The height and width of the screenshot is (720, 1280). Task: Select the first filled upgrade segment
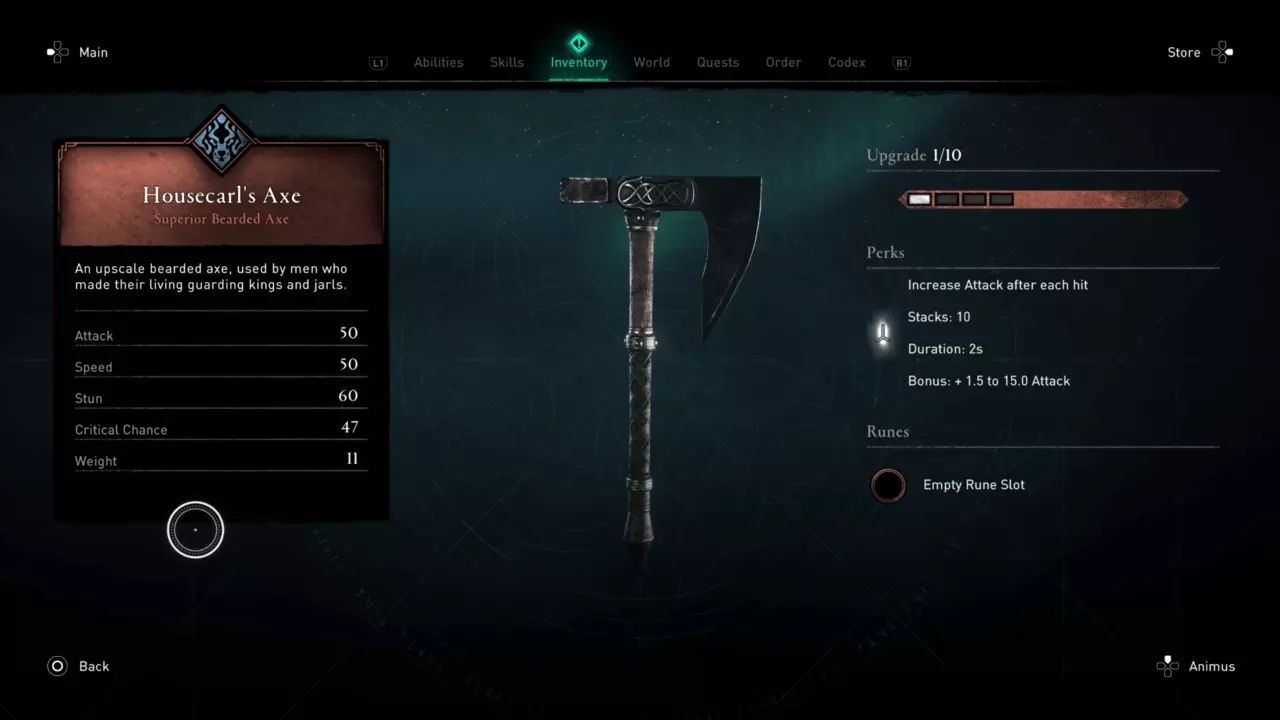click(x=919, y=198)
